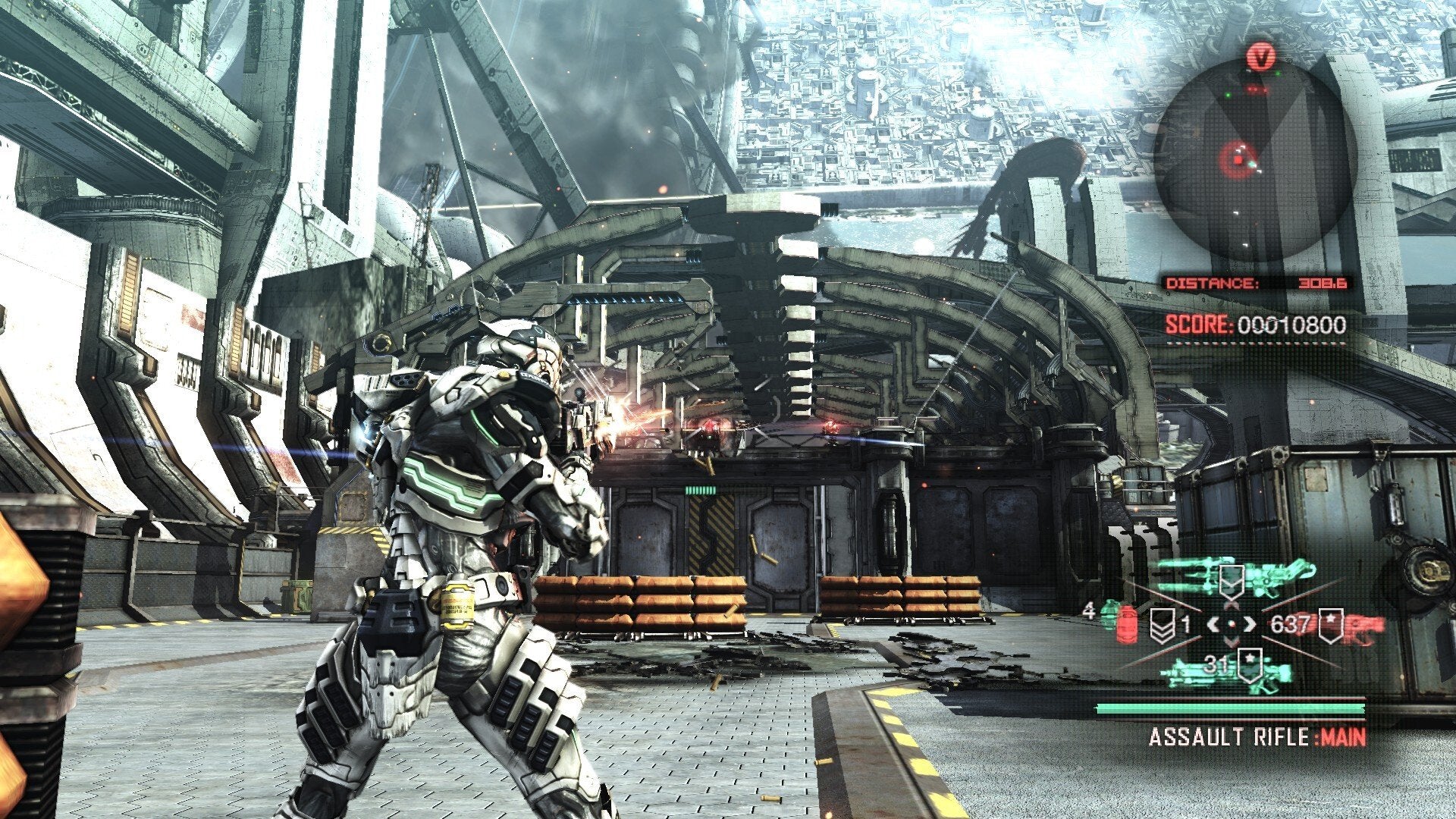Choose the top weapon in the selector
The image size is (1456, 819).
(1235, 578)
